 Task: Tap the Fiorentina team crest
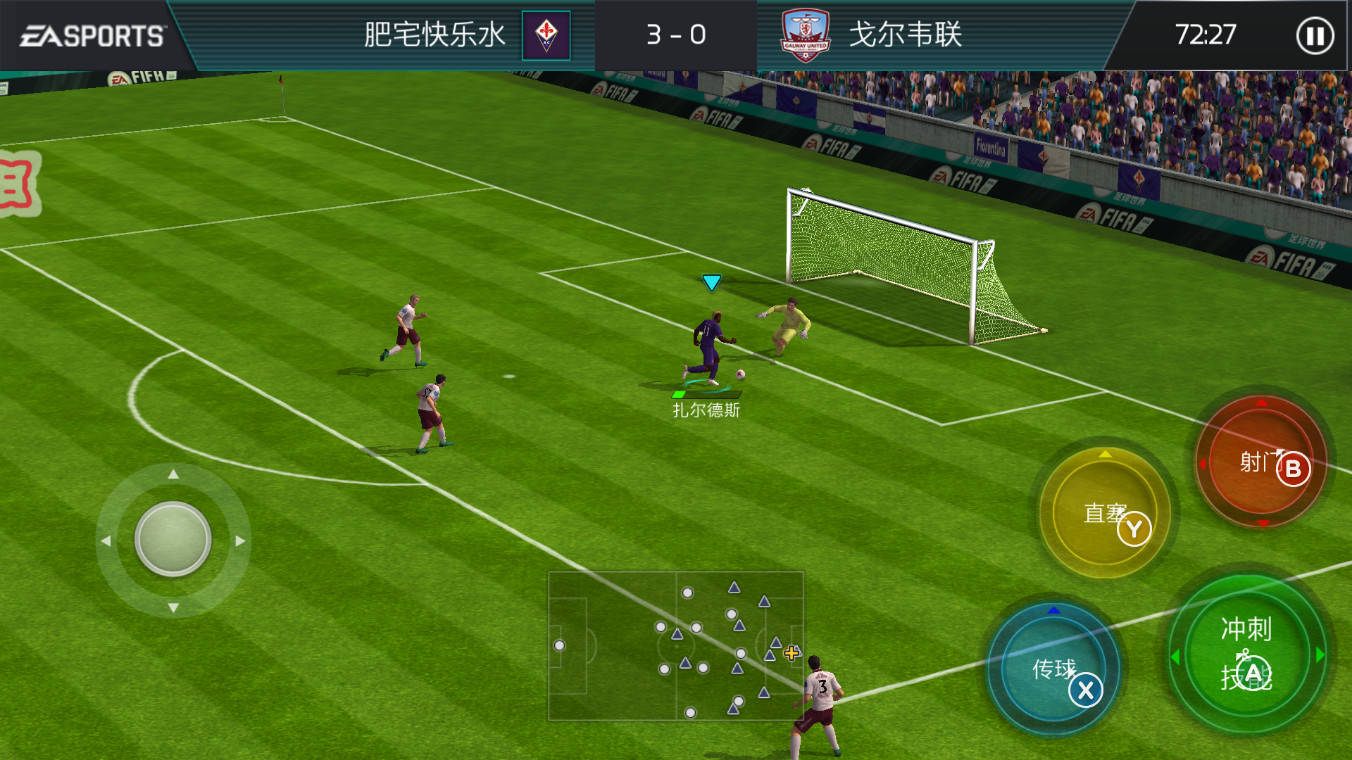545,34
